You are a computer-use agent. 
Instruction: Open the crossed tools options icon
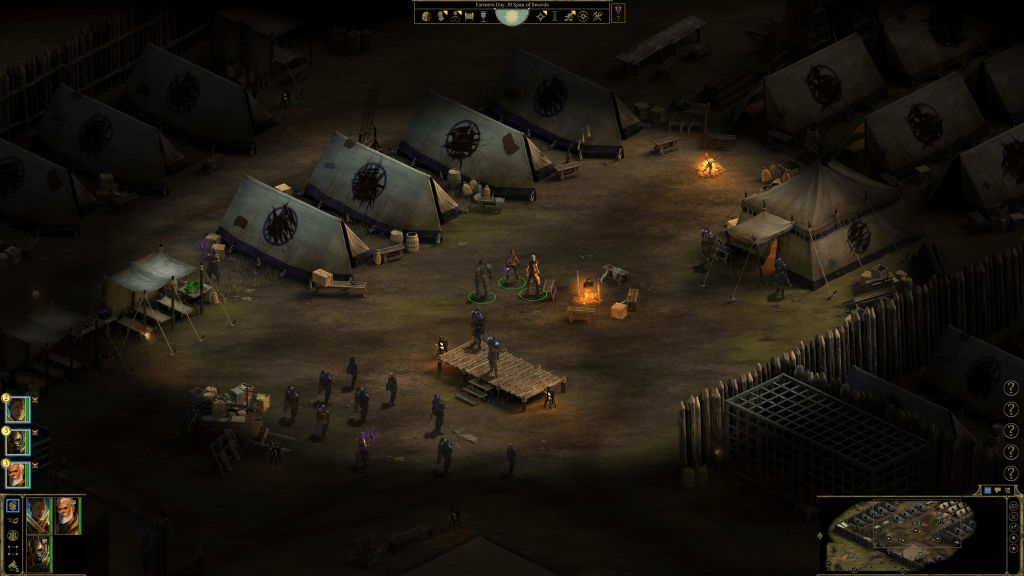pos(598,16)
